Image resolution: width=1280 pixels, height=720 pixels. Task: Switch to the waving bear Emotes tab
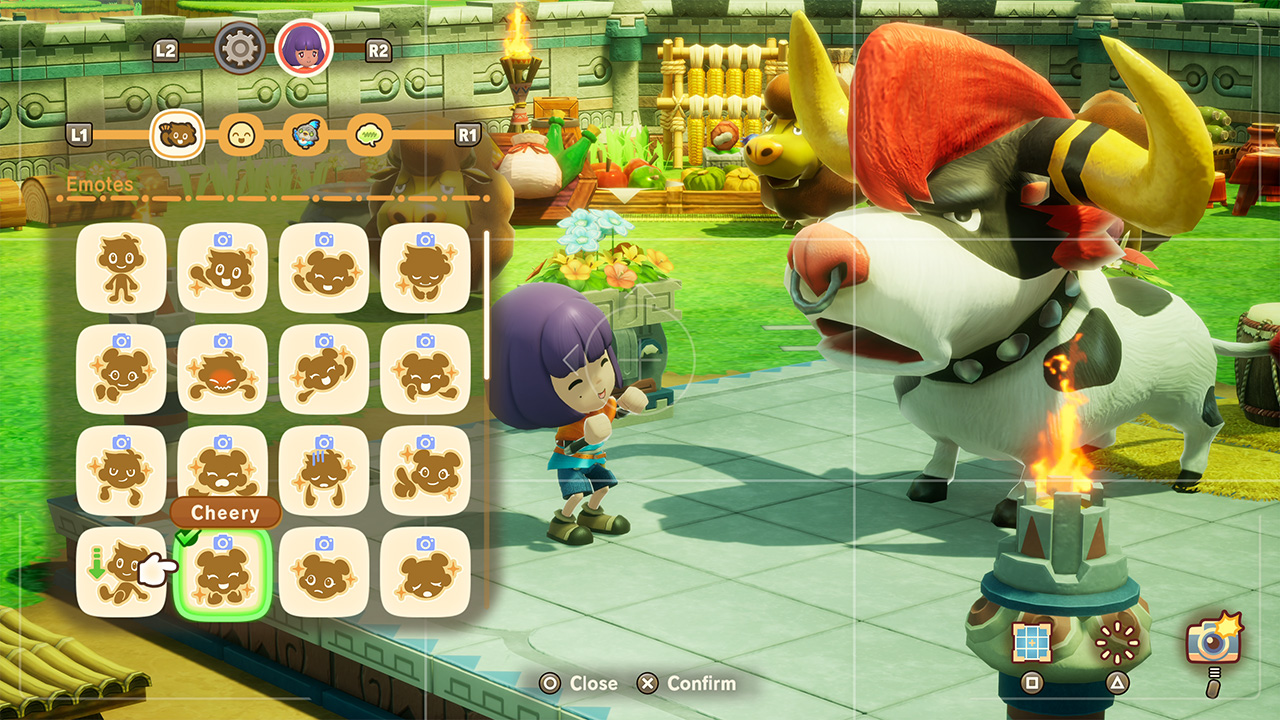tap(178, 134)
